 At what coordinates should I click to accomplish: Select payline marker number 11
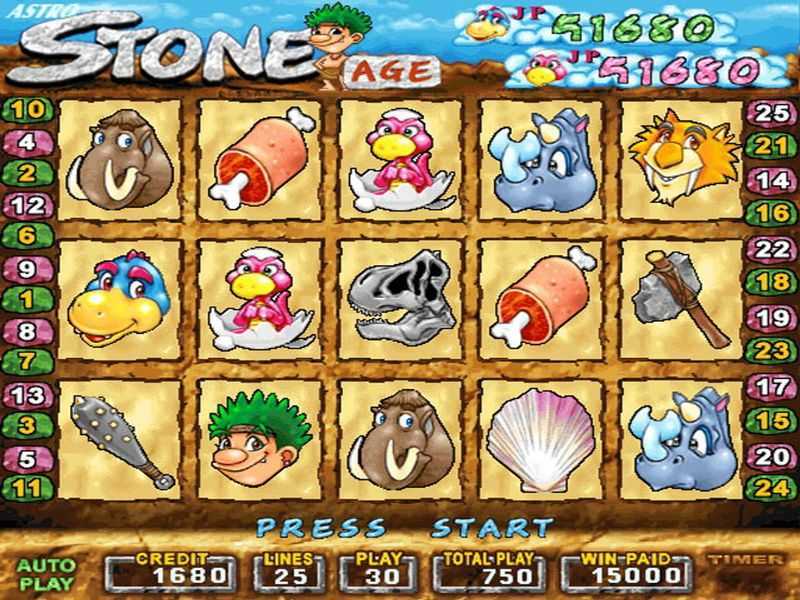click(28, 489)
